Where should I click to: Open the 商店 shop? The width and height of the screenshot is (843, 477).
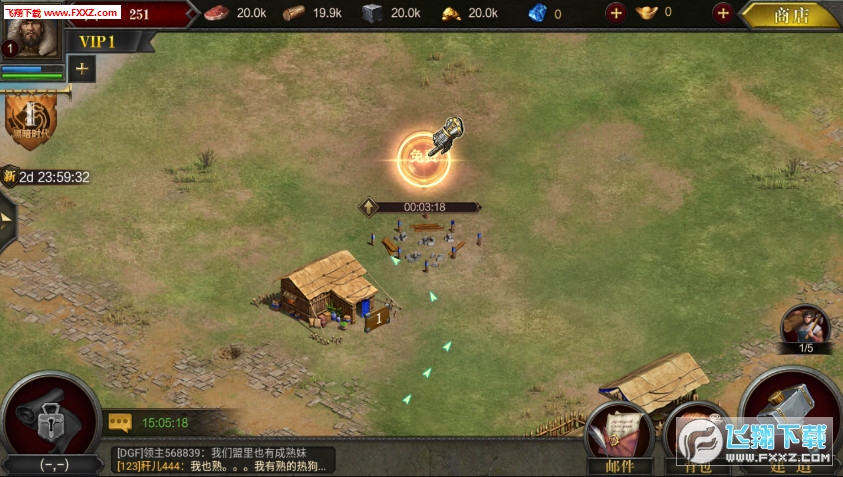pyautogui.click(x=792, y=14)
